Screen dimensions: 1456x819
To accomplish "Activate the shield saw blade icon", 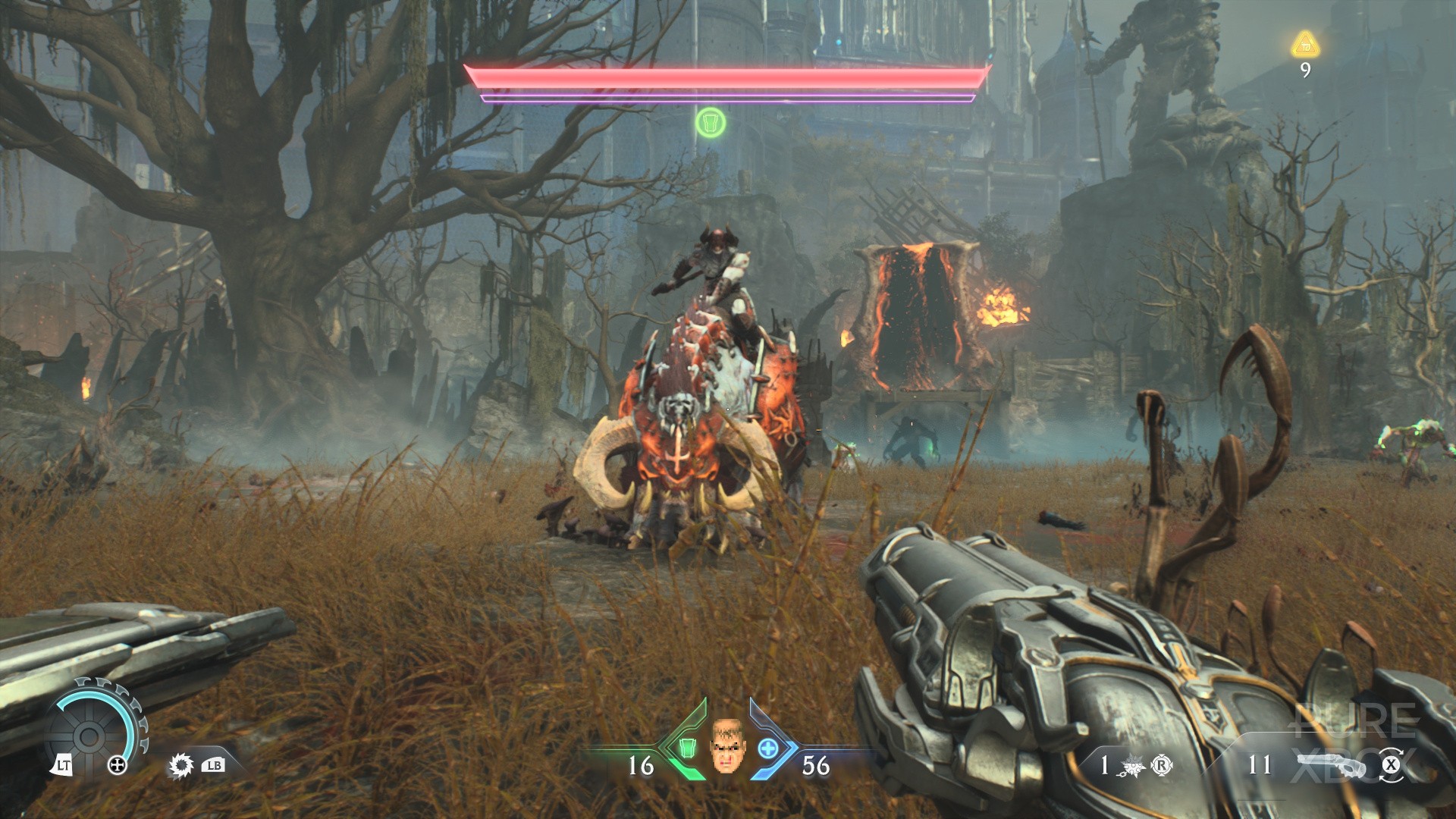I will (180, 766).
